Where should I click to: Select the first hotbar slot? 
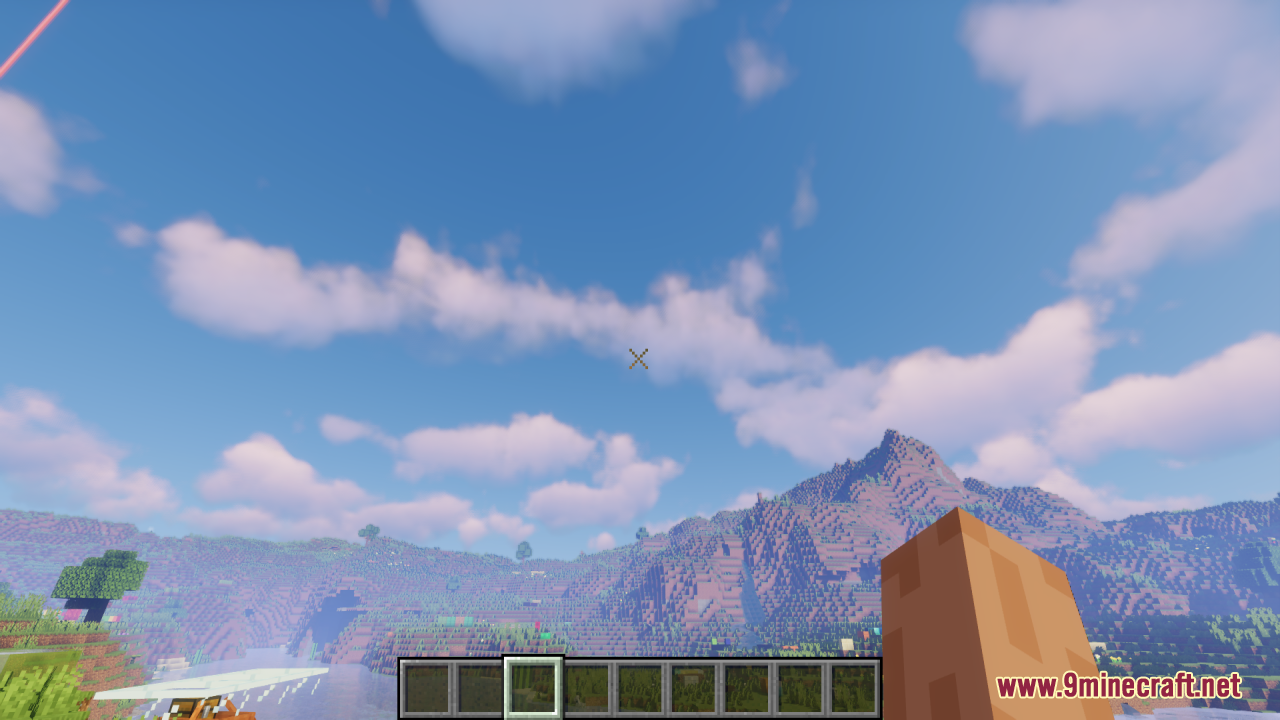[426, 688]
